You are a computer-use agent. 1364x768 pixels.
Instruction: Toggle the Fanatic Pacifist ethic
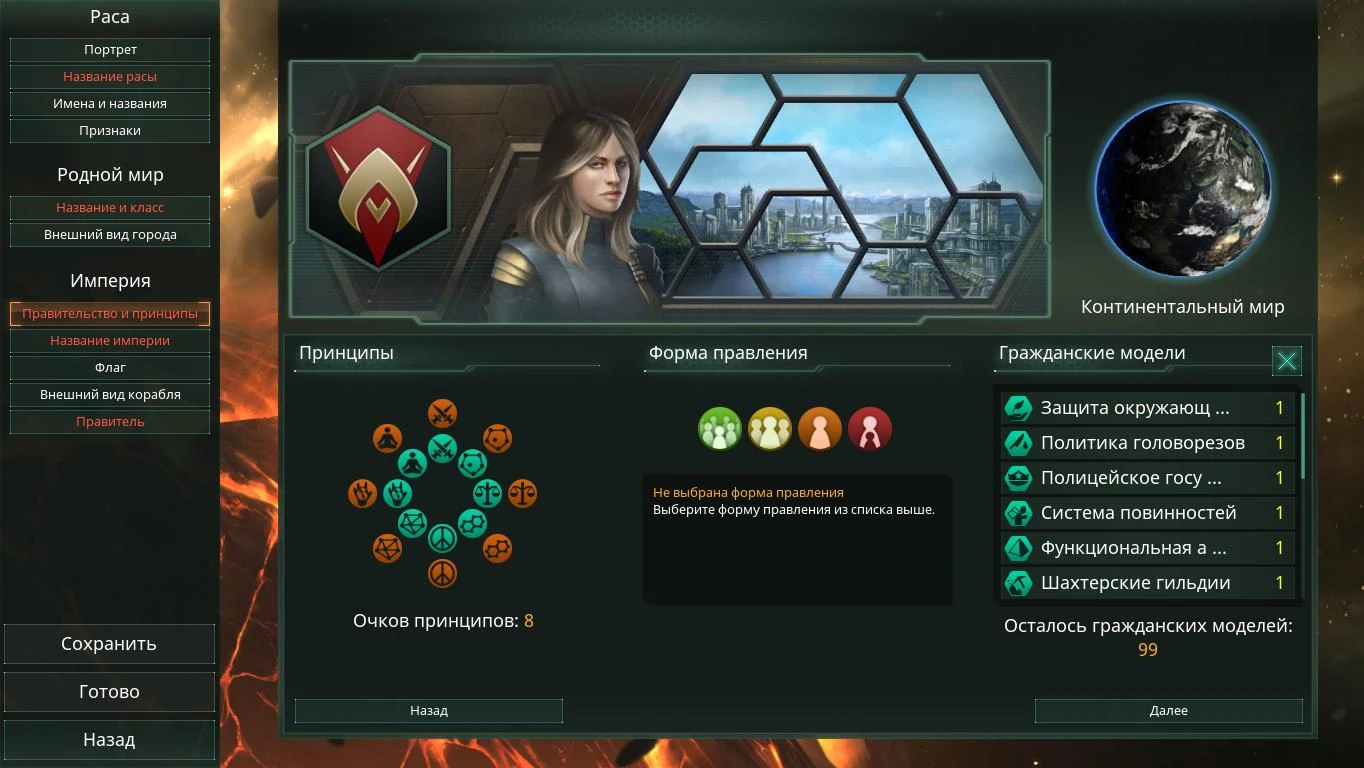(x=443, y=572)
